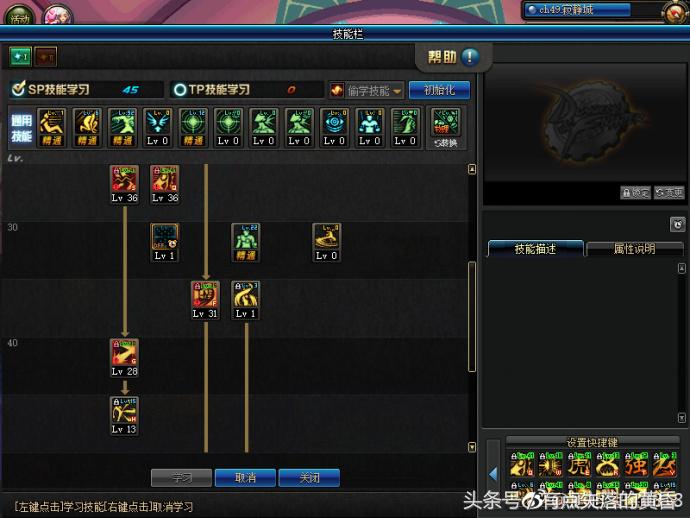Choose the green figure skill in the tree
The height and width of the screenshot is (518, 690).
245,241
